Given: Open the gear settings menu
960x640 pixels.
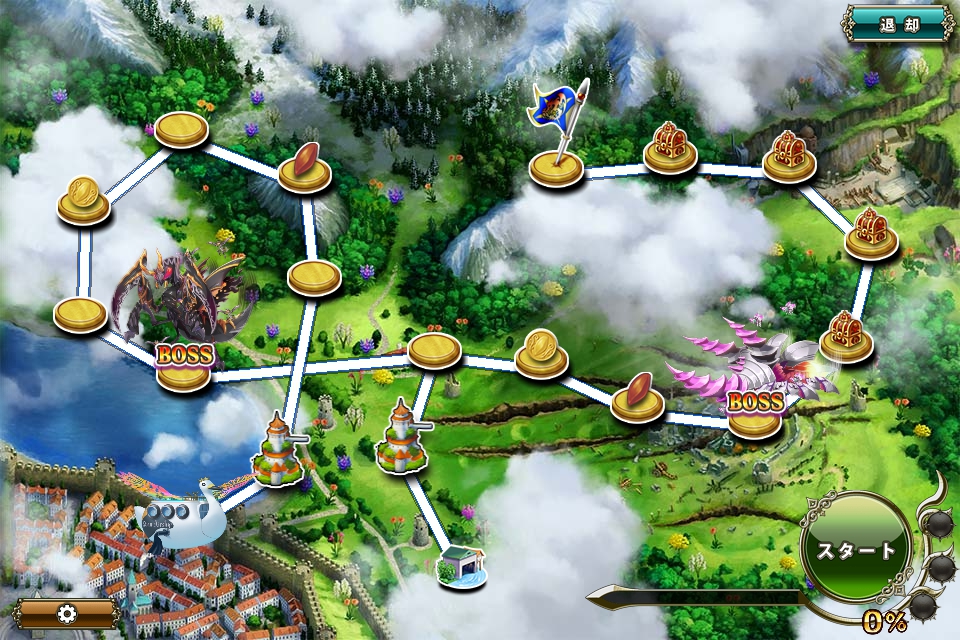Looking at the screenshot, I should click(x=67, y=613).
